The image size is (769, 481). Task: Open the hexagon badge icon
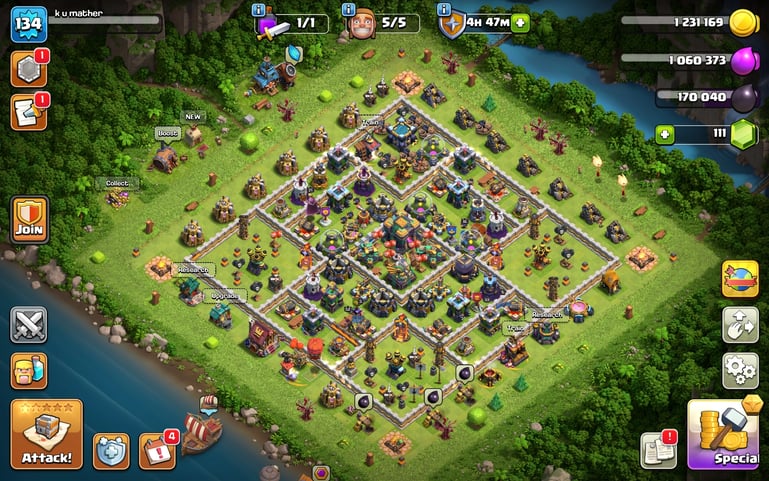coord(28,68)
